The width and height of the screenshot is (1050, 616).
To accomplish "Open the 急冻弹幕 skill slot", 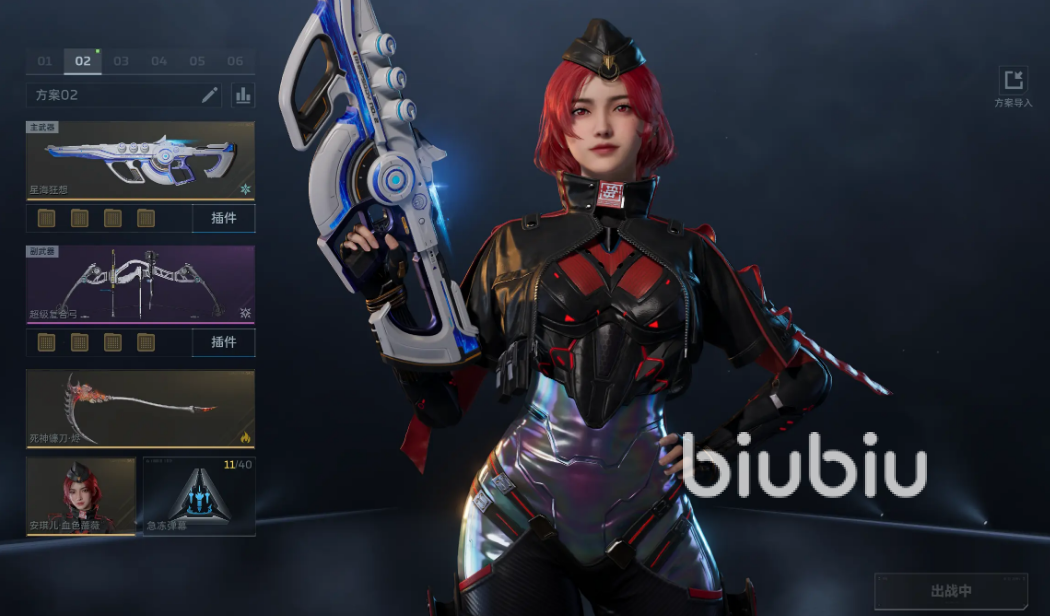I will (x=199, y=496).
